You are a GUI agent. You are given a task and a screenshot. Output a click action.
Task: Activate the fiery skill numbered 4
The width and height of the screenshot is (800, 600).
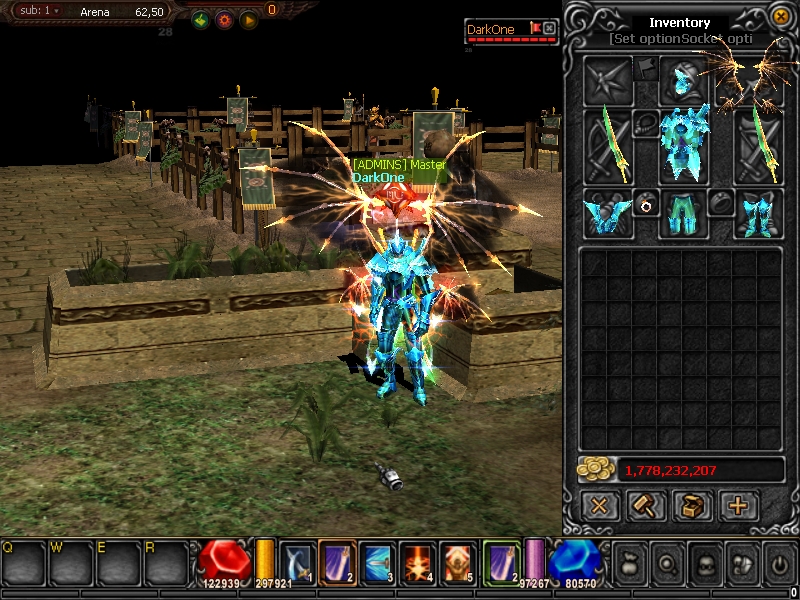pos(416,561)
